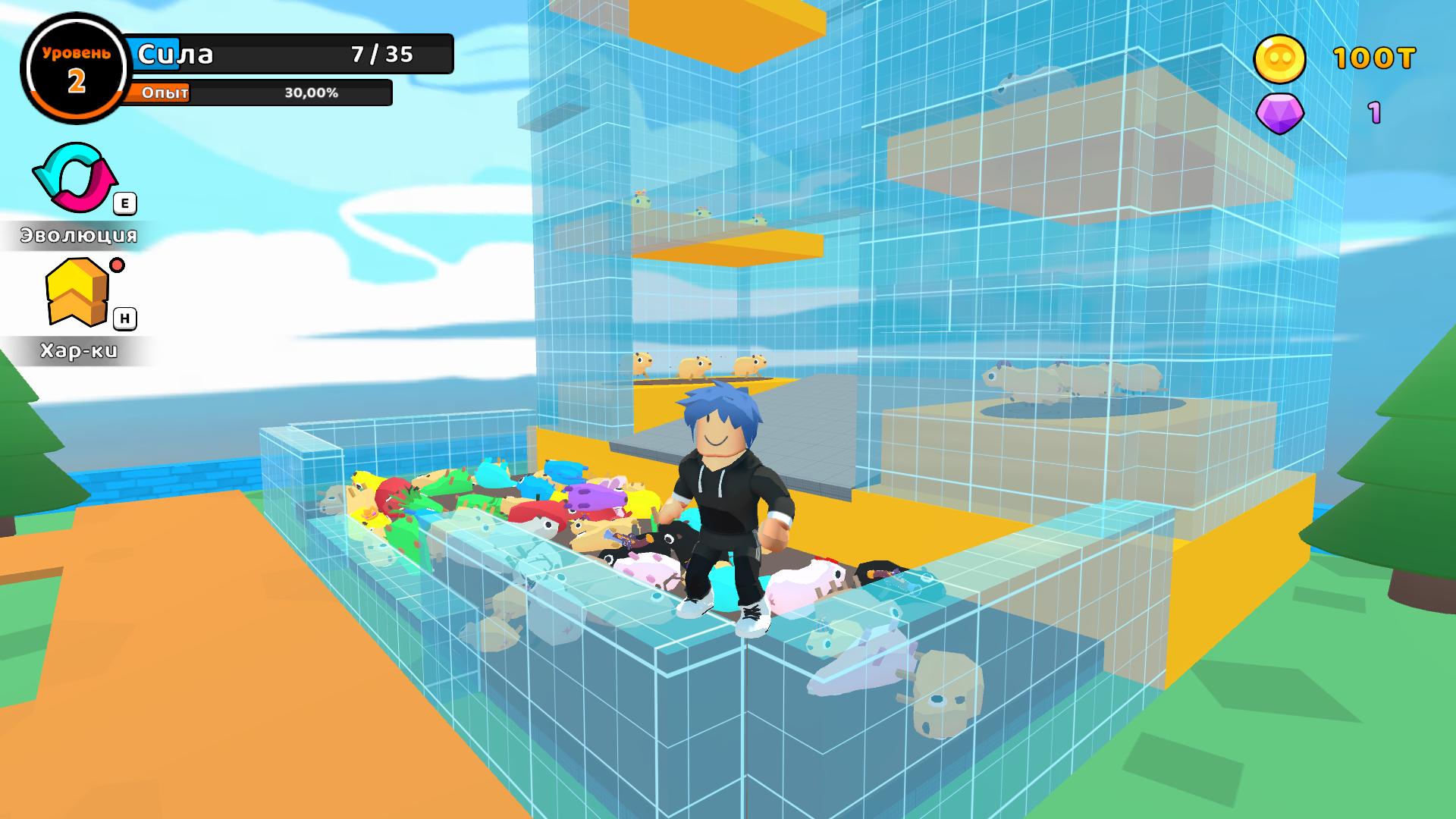This screenshot has width=1456, height=819.
Task: Click the Сила label on the power bar
Action: [x=176, y=53]
